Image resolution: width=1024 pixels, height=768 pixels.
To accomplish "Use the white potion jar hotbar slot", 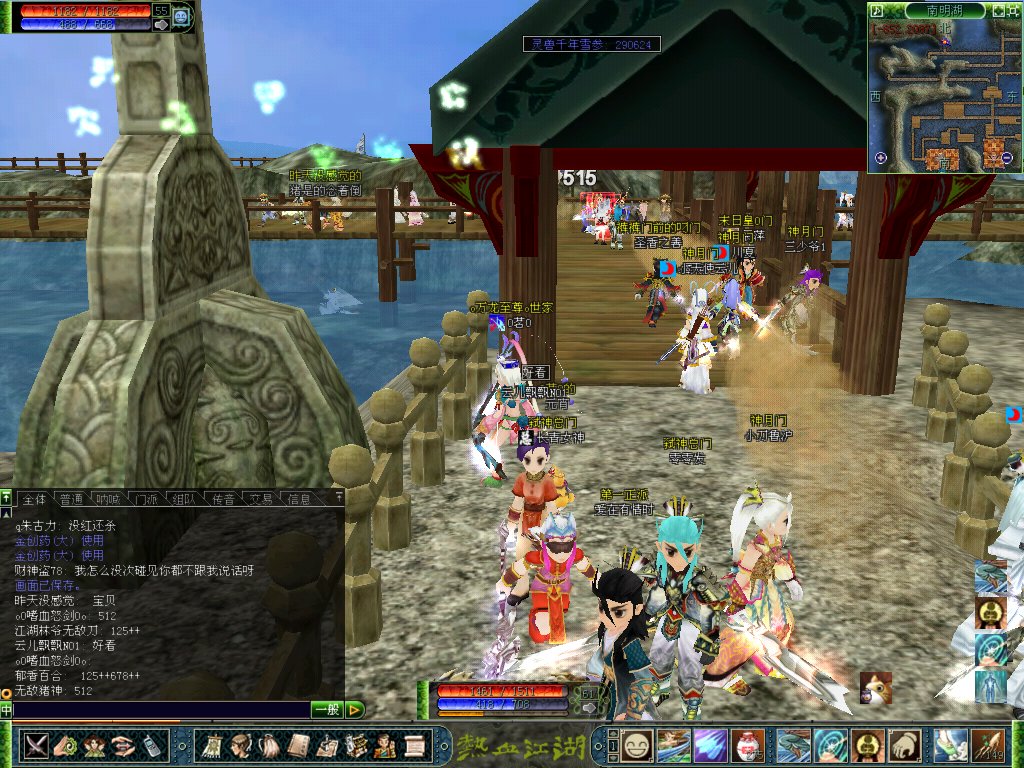I will [x=747, y=745].
